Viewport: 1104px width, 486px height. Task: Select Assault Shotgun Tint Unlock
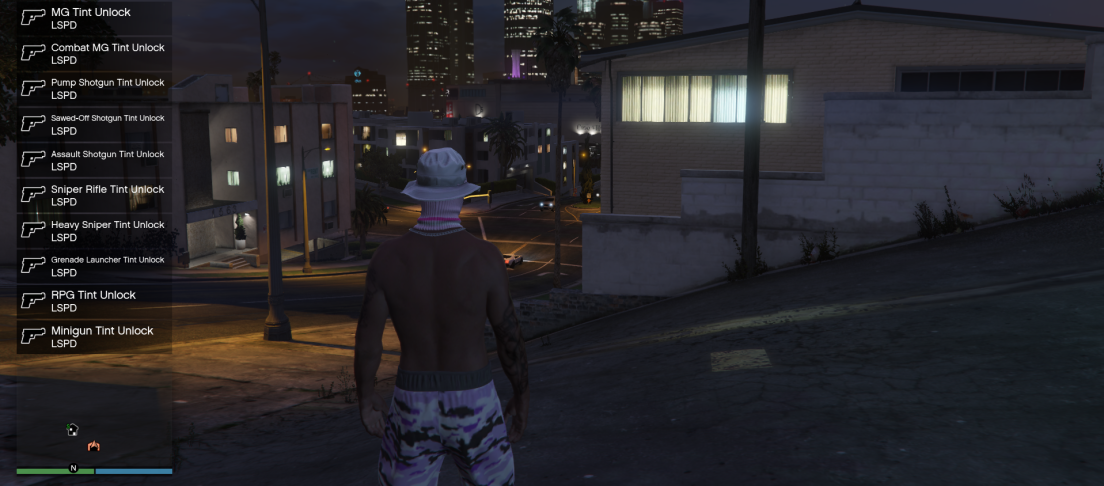pyautogui.click(x=94, y=160)
